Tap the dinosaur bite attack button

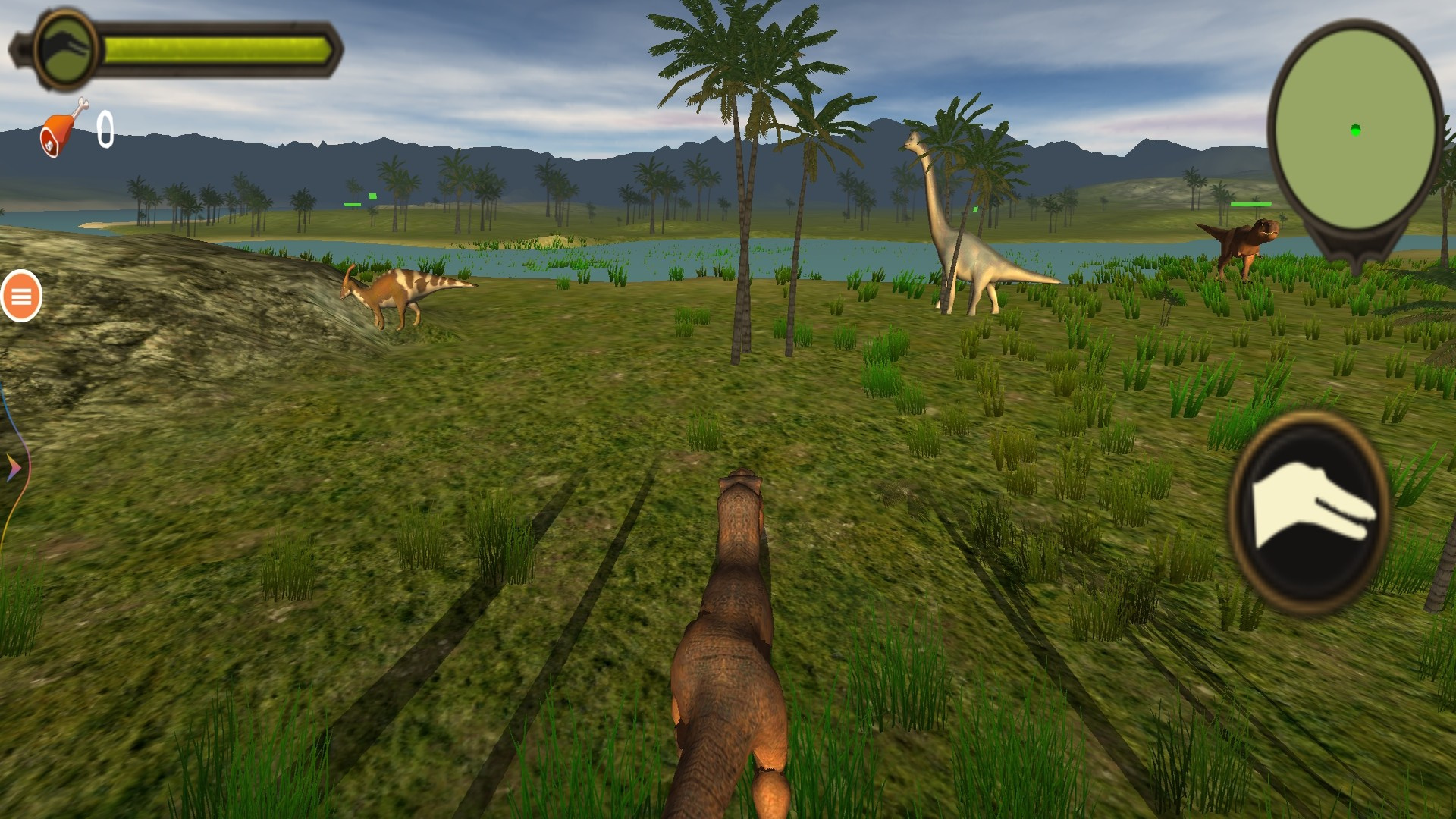coord(1308,512)
